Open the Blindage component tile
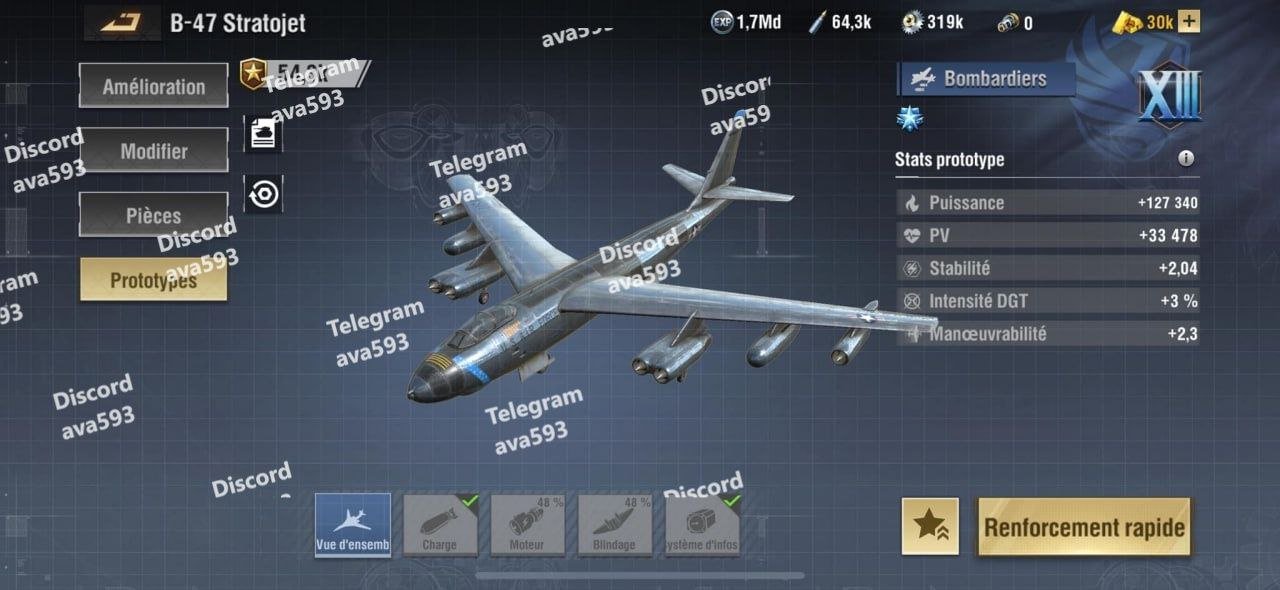Viewport: 1280px width, 590px height. point(614,525)
